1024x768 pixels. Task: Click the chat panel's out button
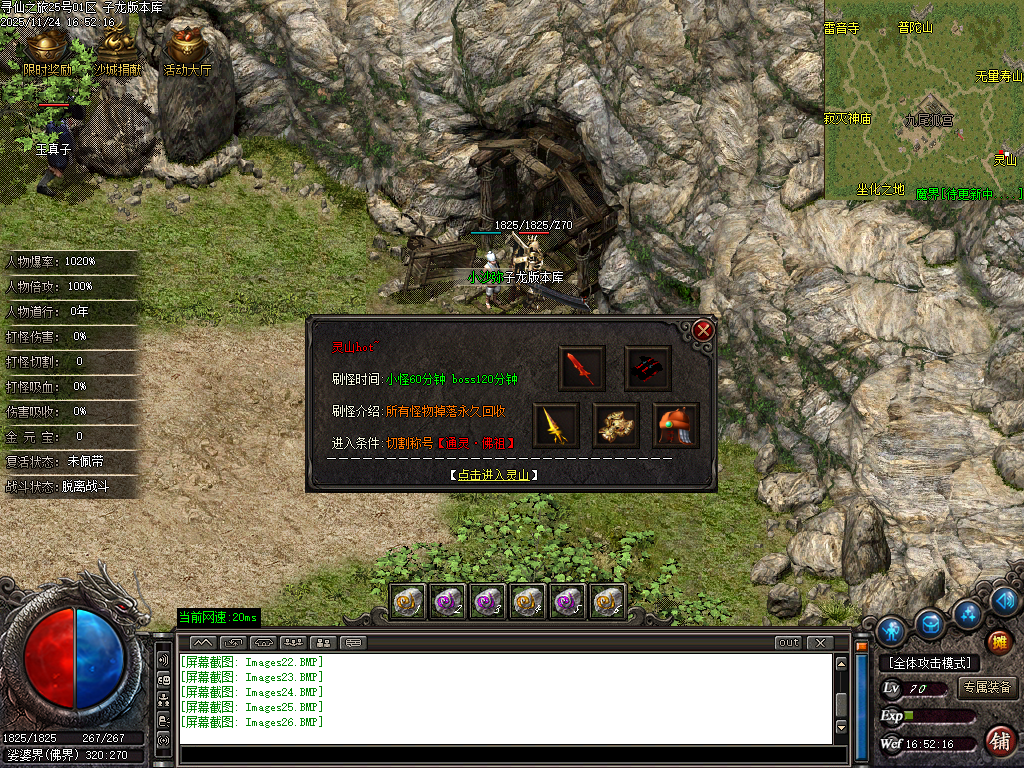point(788,642)
